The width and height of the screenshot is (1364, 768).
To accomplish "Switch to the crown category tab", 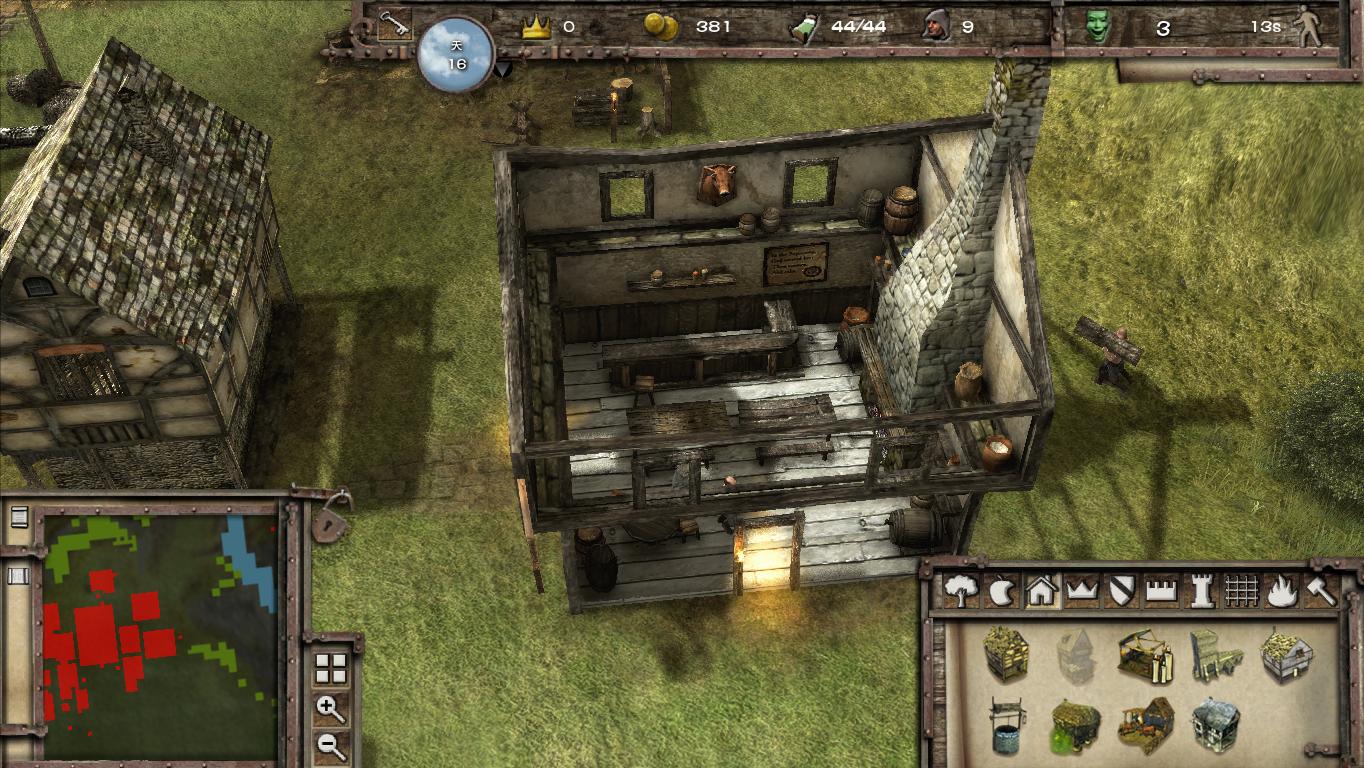I will (x=1081, y=591).
